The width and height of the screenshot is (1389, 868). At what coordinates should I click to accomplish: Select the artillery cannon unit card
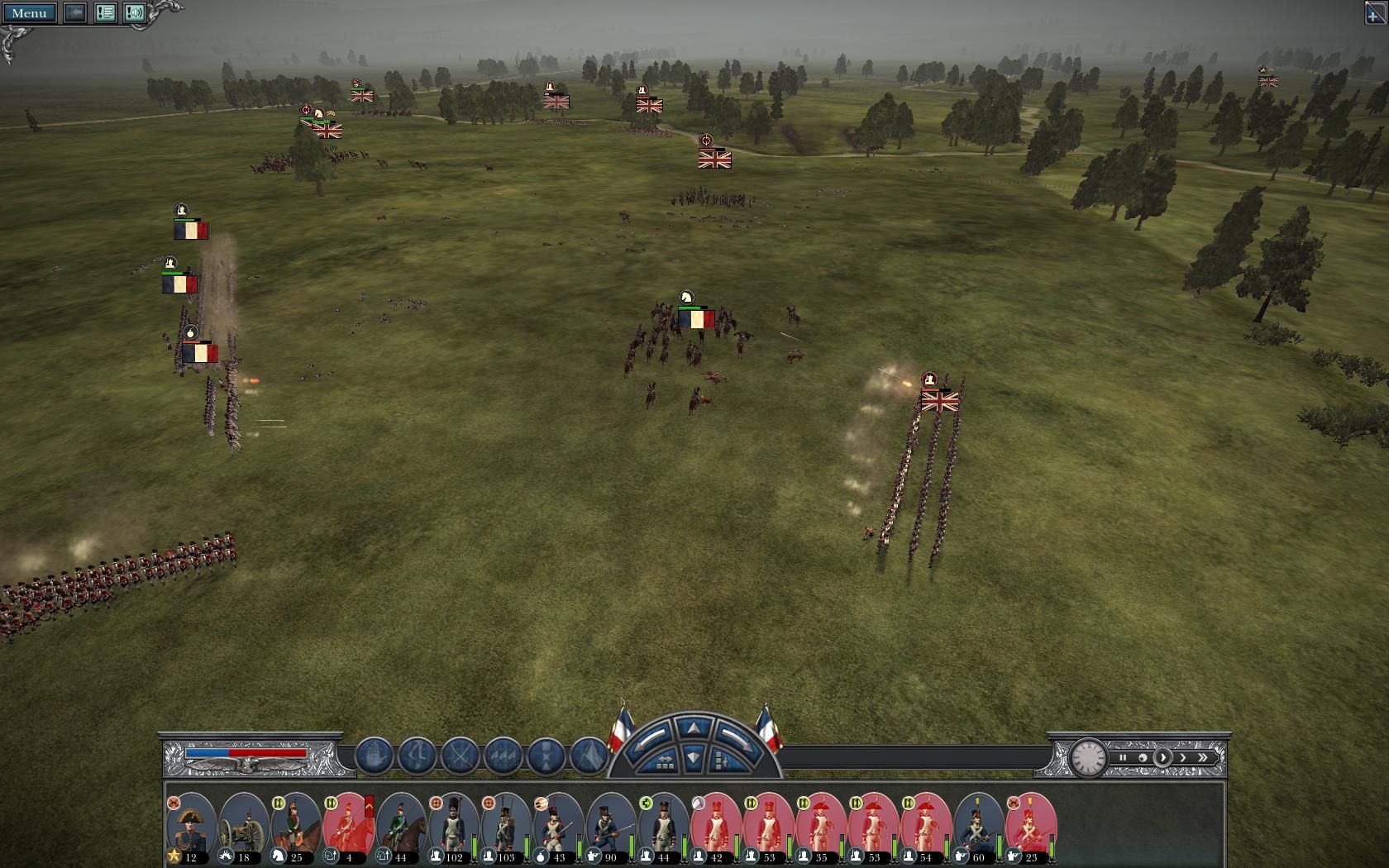pos(244,827)
